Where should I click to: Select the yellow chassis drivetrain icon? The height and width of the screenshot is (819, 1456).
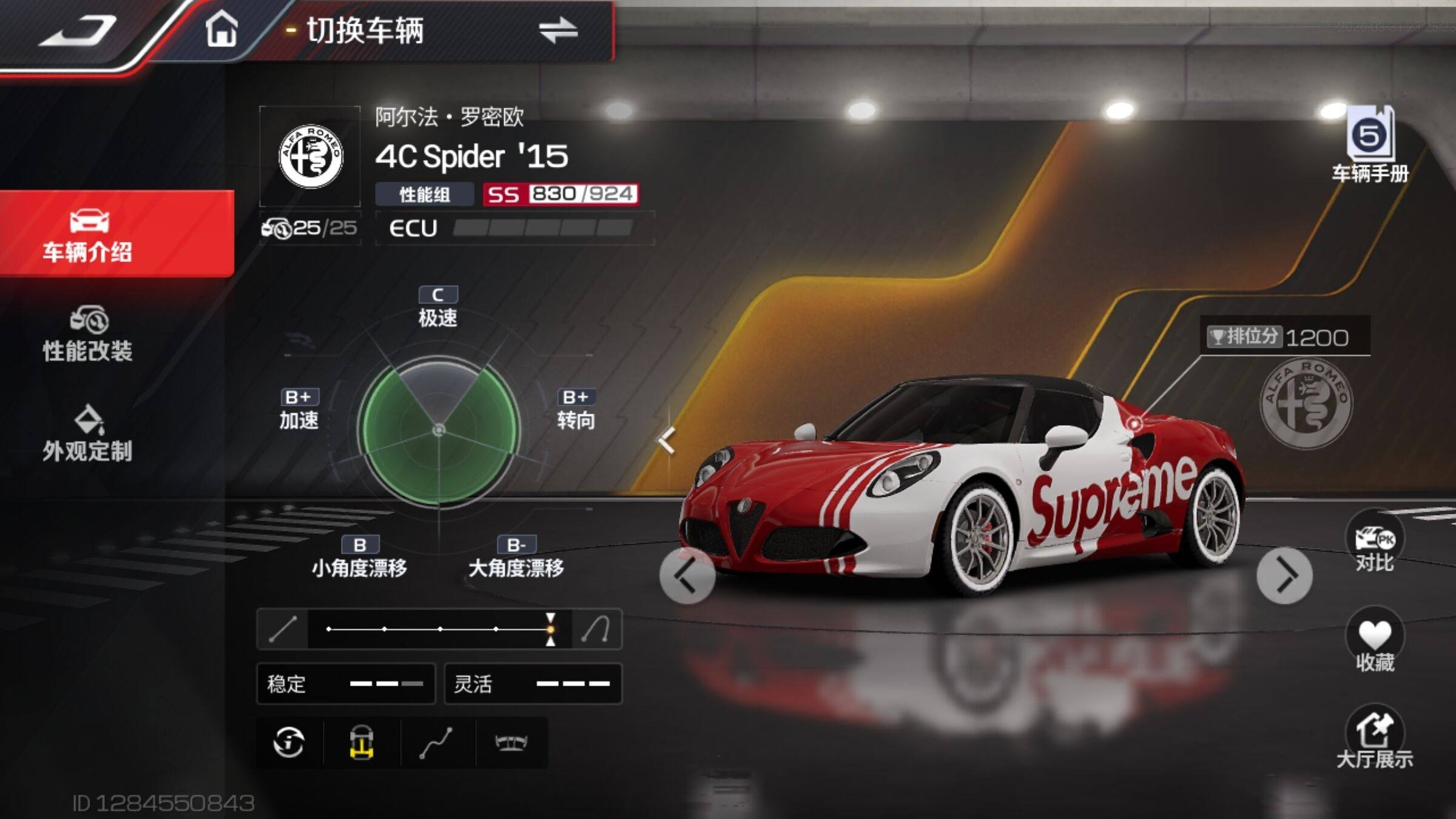click(362, 743)
